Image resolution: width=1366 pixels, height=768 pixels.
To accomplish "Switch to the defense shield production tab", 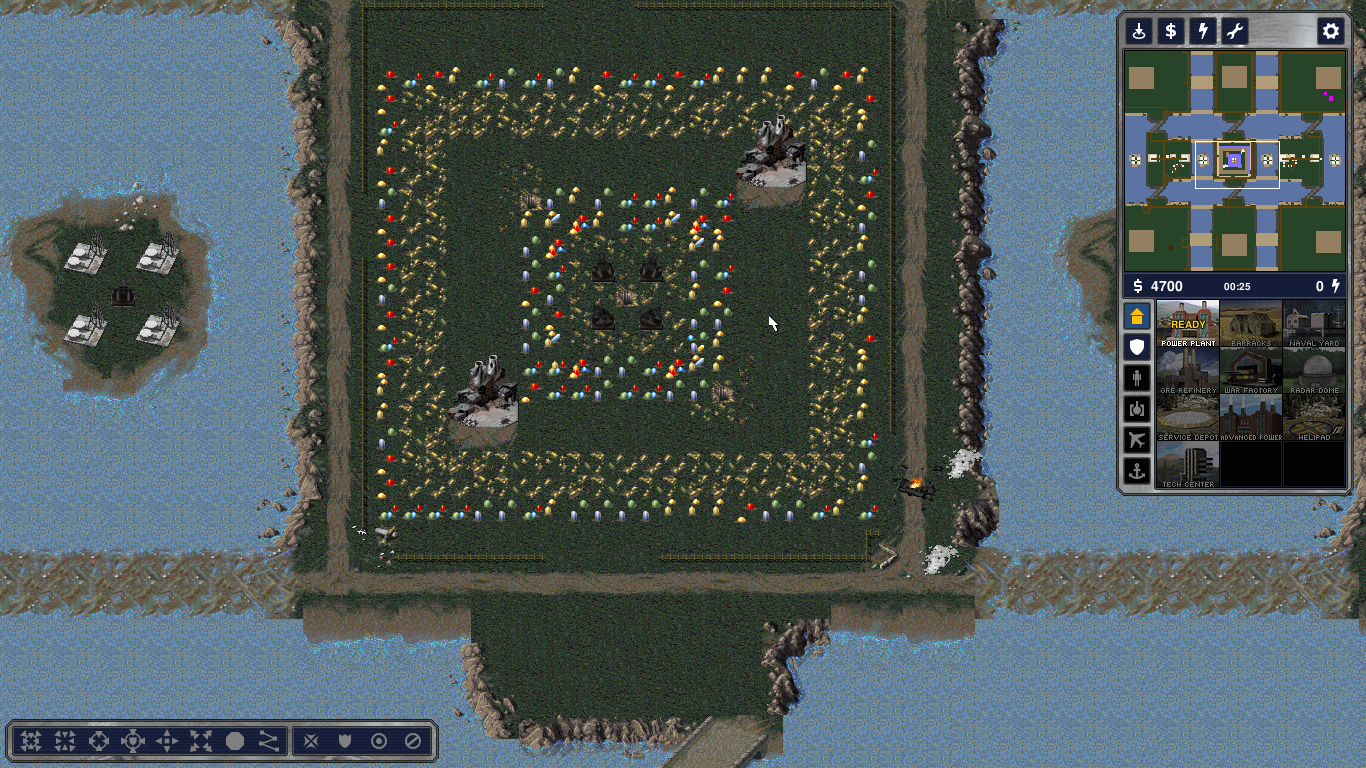I will [x=1137, y=347].
